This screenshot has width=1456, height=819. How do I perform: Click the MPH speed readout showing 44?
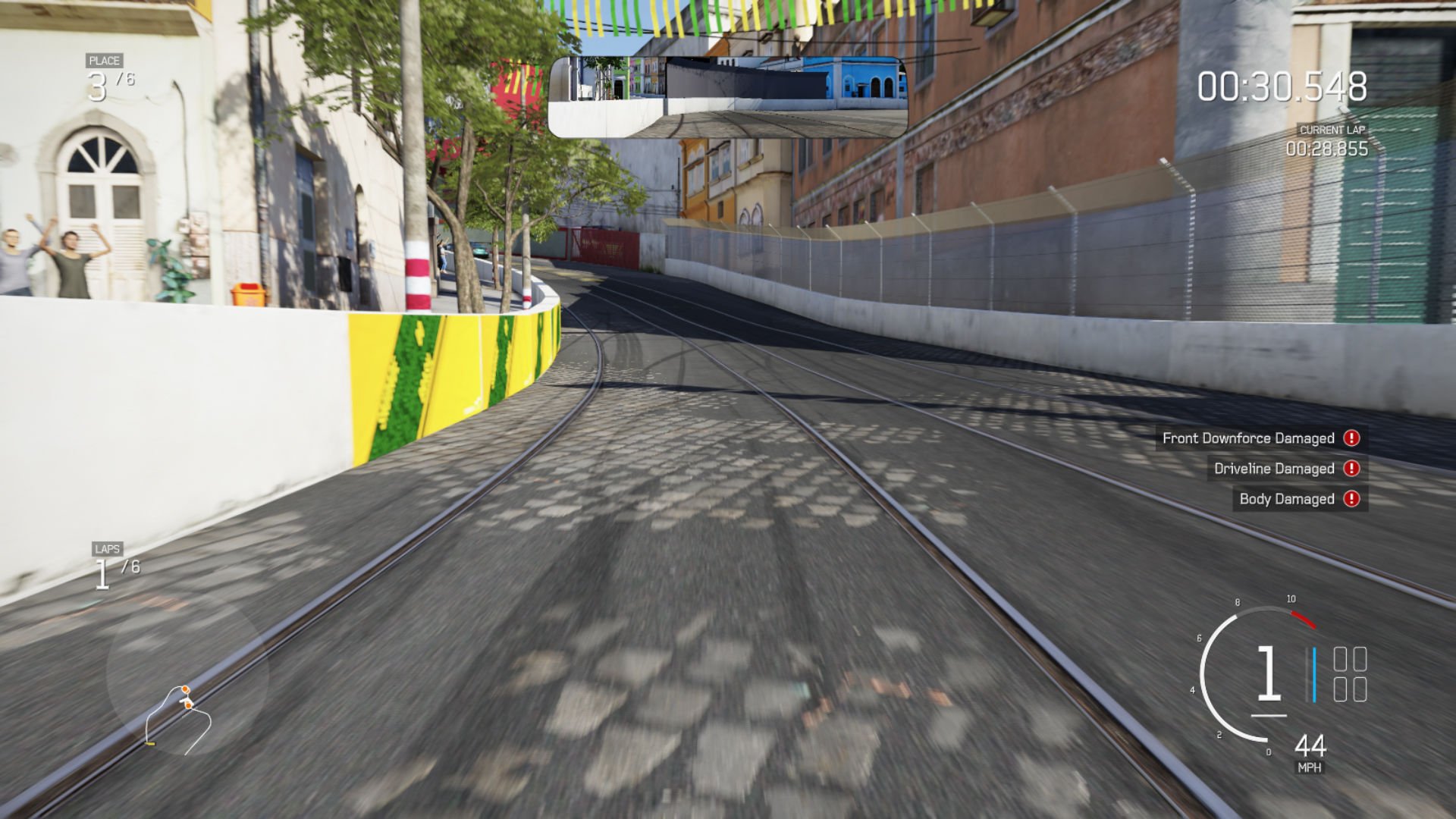(x=1311, y=745)
